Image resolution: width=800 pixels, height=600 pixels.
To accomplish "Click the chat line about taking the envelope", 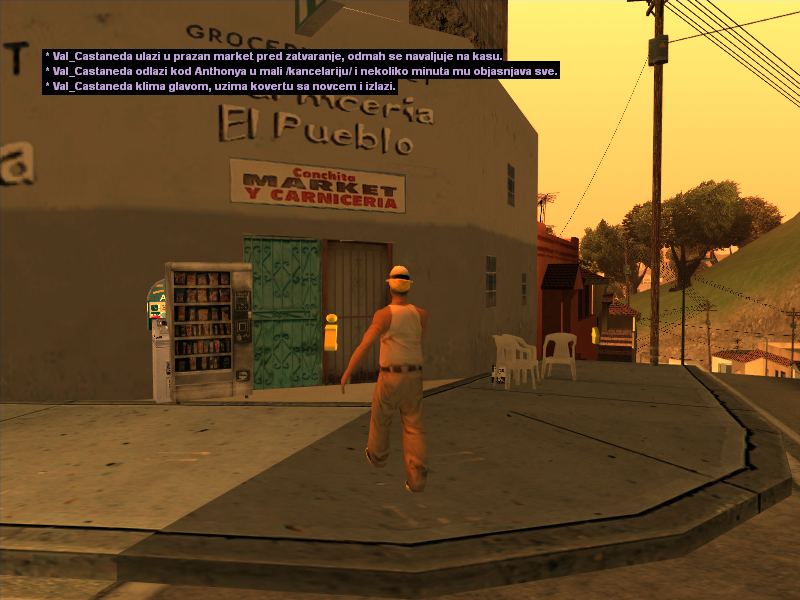I will click(x=221, y=87).
